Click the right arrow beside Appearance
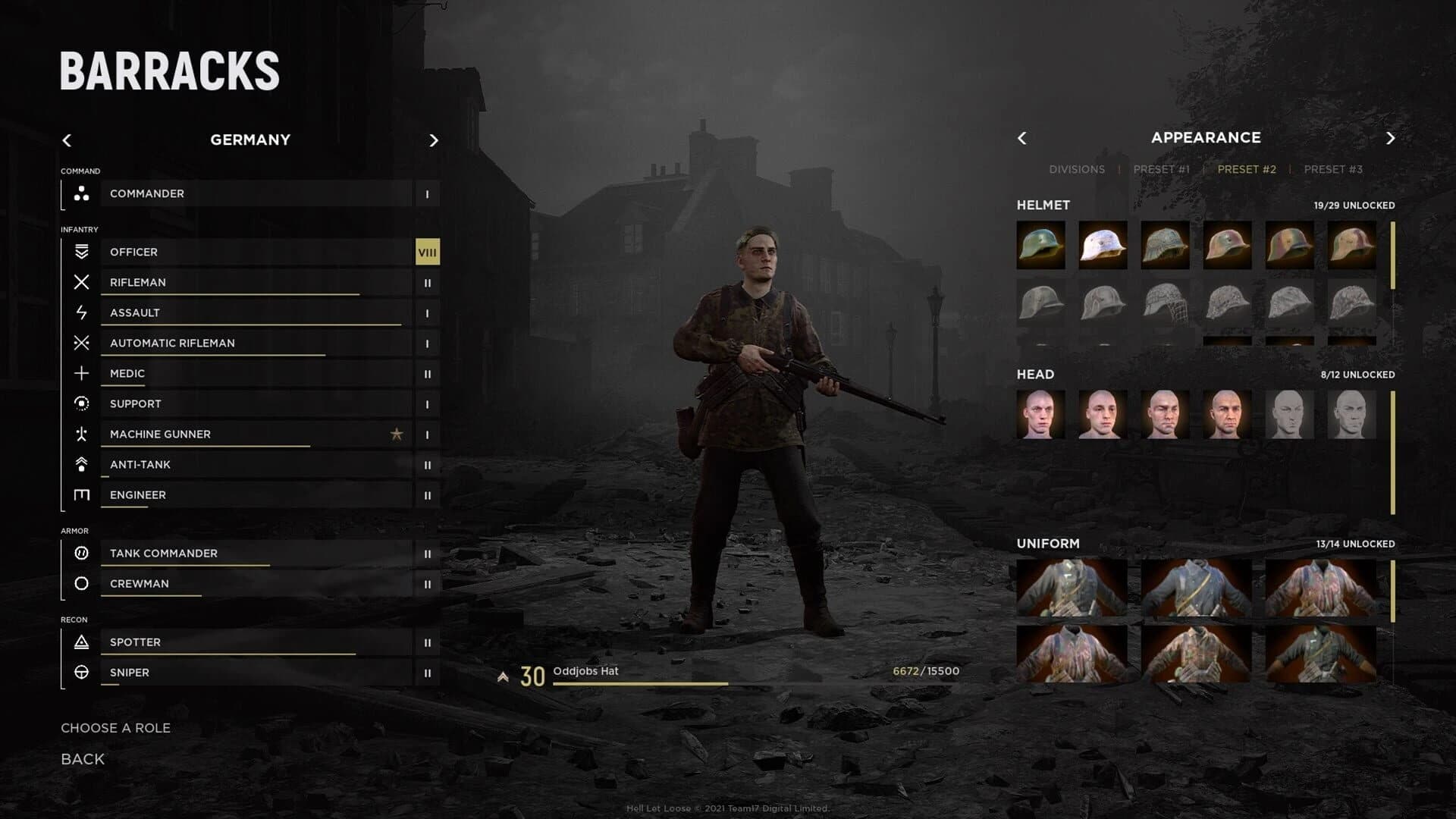 (1391, 138)
